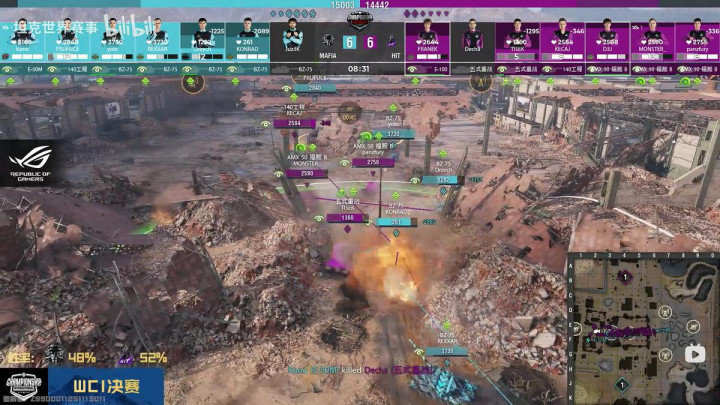Select player card of Kono

point(22,37)
